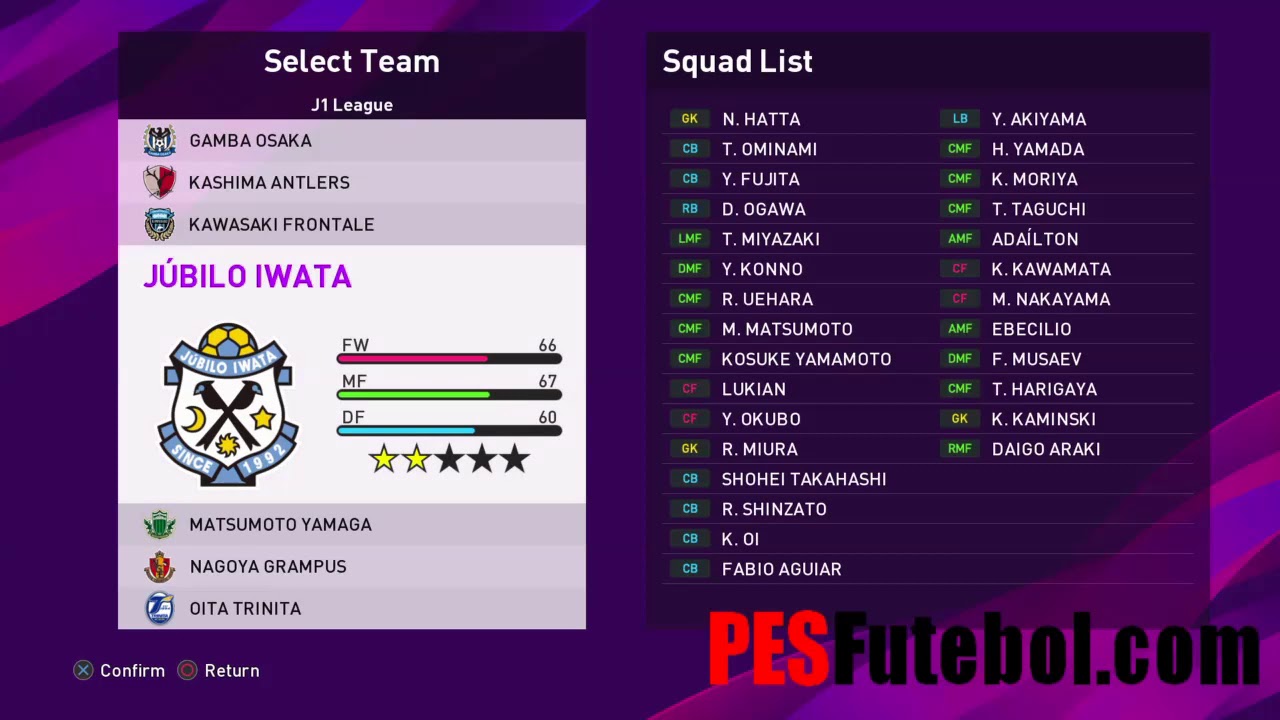Switch to the Select Team panel title
The image size is (1280, 720).
click(351, 61)
